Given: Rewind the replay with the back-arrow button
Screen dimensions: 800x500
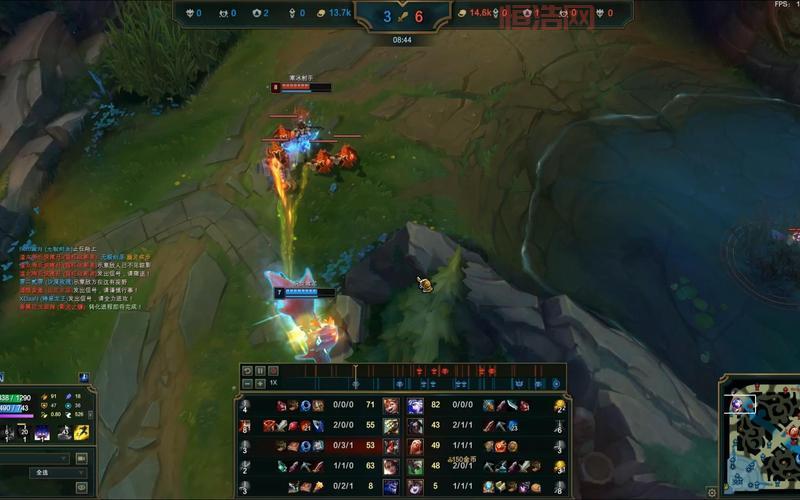Looking at the screenshot, I should point(247,371).
